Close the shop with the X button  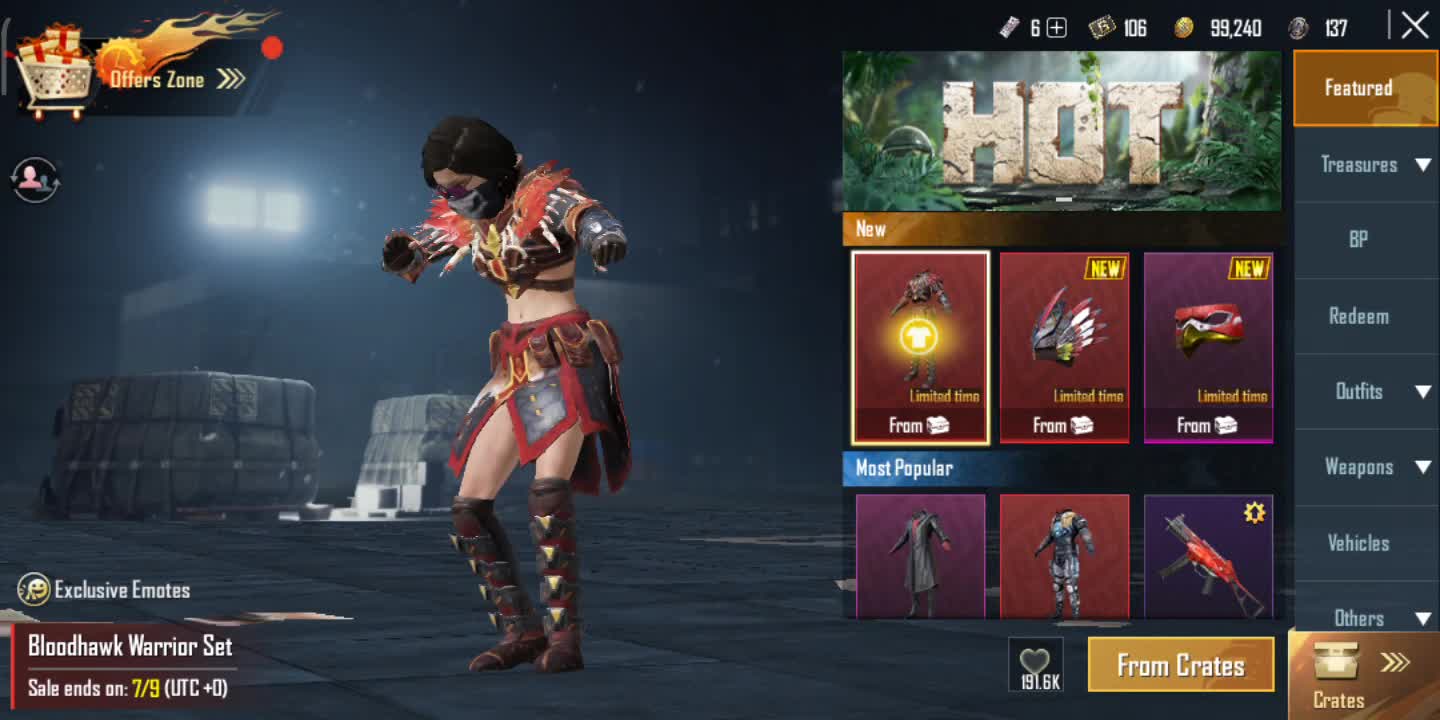pyautogui.click(x=1414, y=26)
